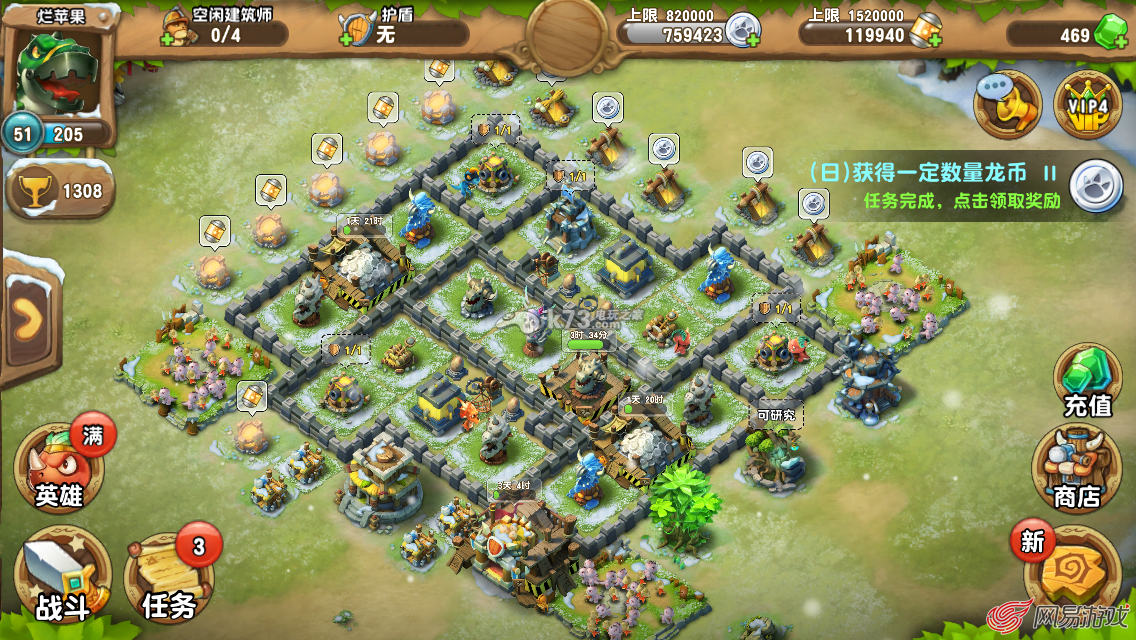Tap the 充值 recharge gem button
Viewport: 1136px width, 640px height.
click(x=1086, y=380)
